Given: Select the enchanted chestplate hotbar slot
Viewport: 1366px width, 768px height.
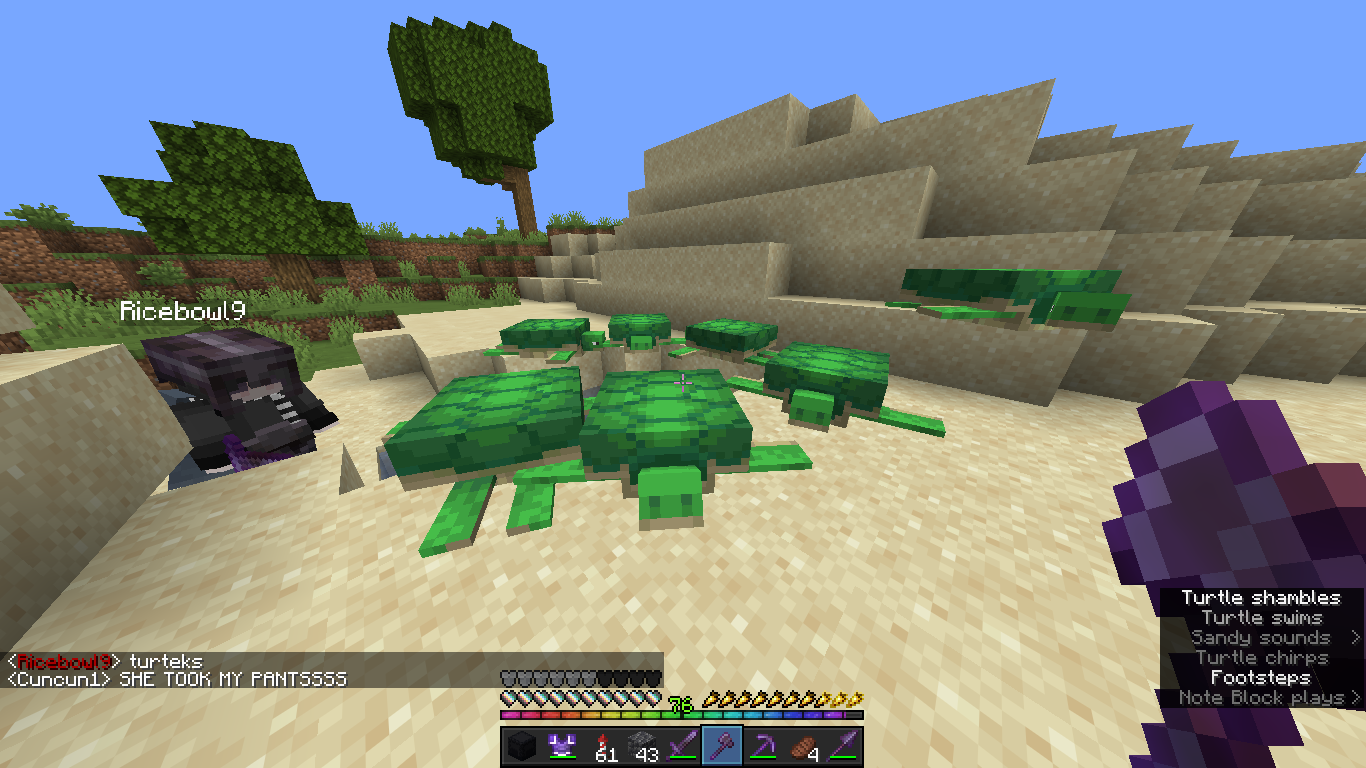Looking at the screenshot, I should pos(561,746).
